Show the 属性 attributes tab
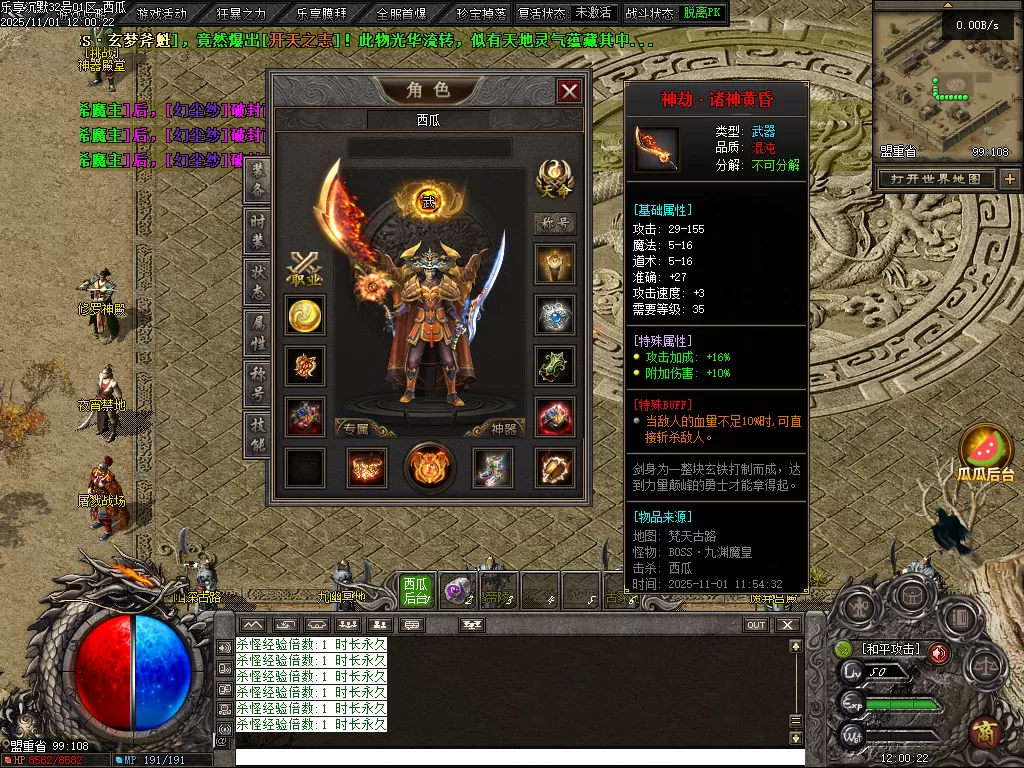The image size is (1024, 768). click(257, 333)
